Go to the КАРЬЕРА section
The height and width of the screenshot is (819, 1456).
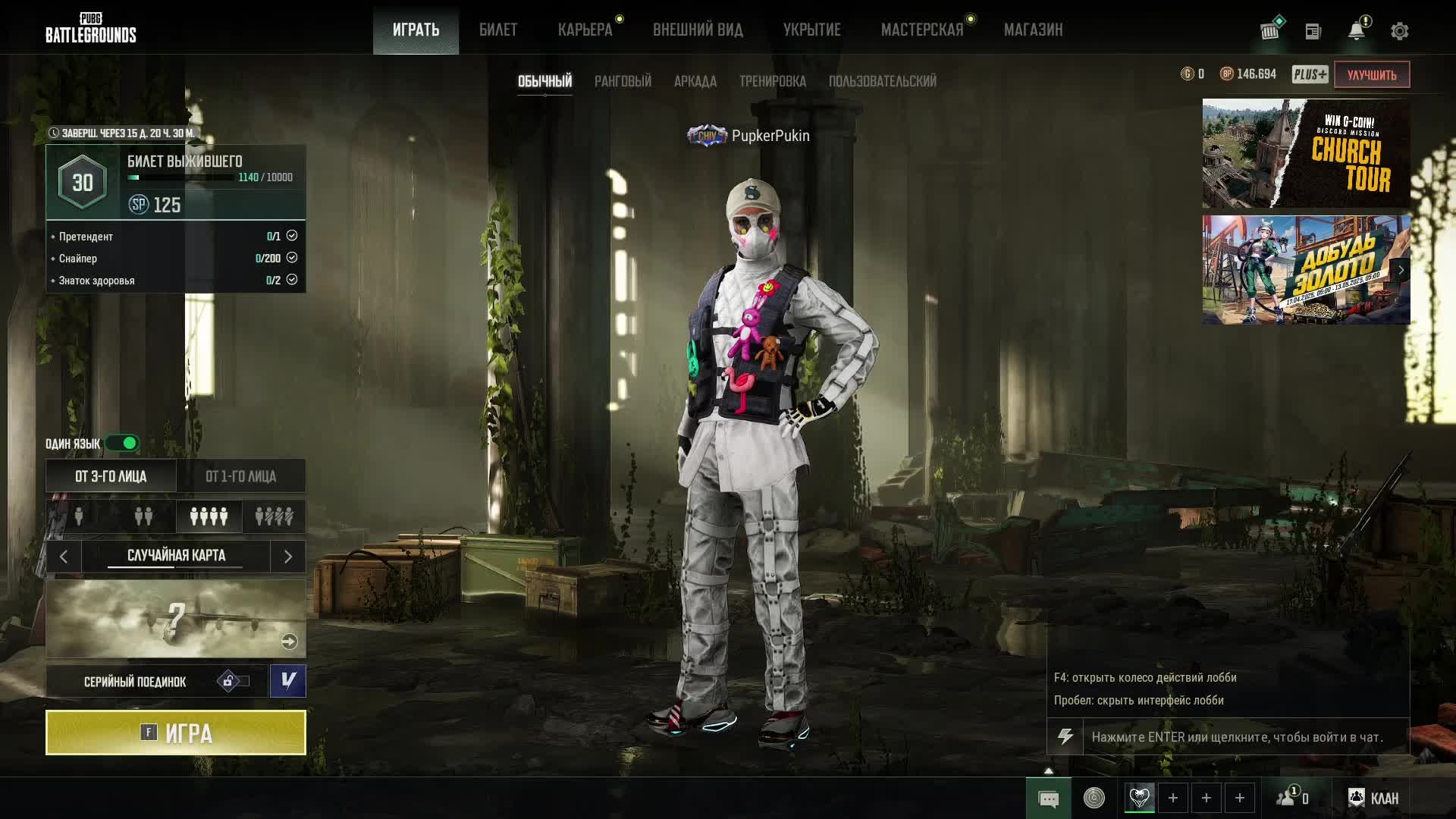[x=585, y=30]
